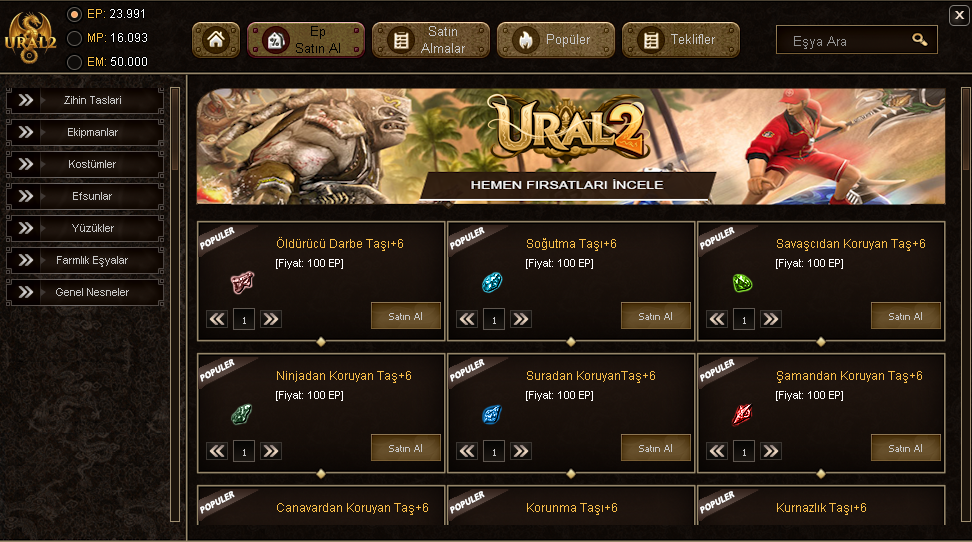This screenshot has height=542, width=972.
Task: Open the Satın Almalar purchase history
Action: [x=431, y=40]
